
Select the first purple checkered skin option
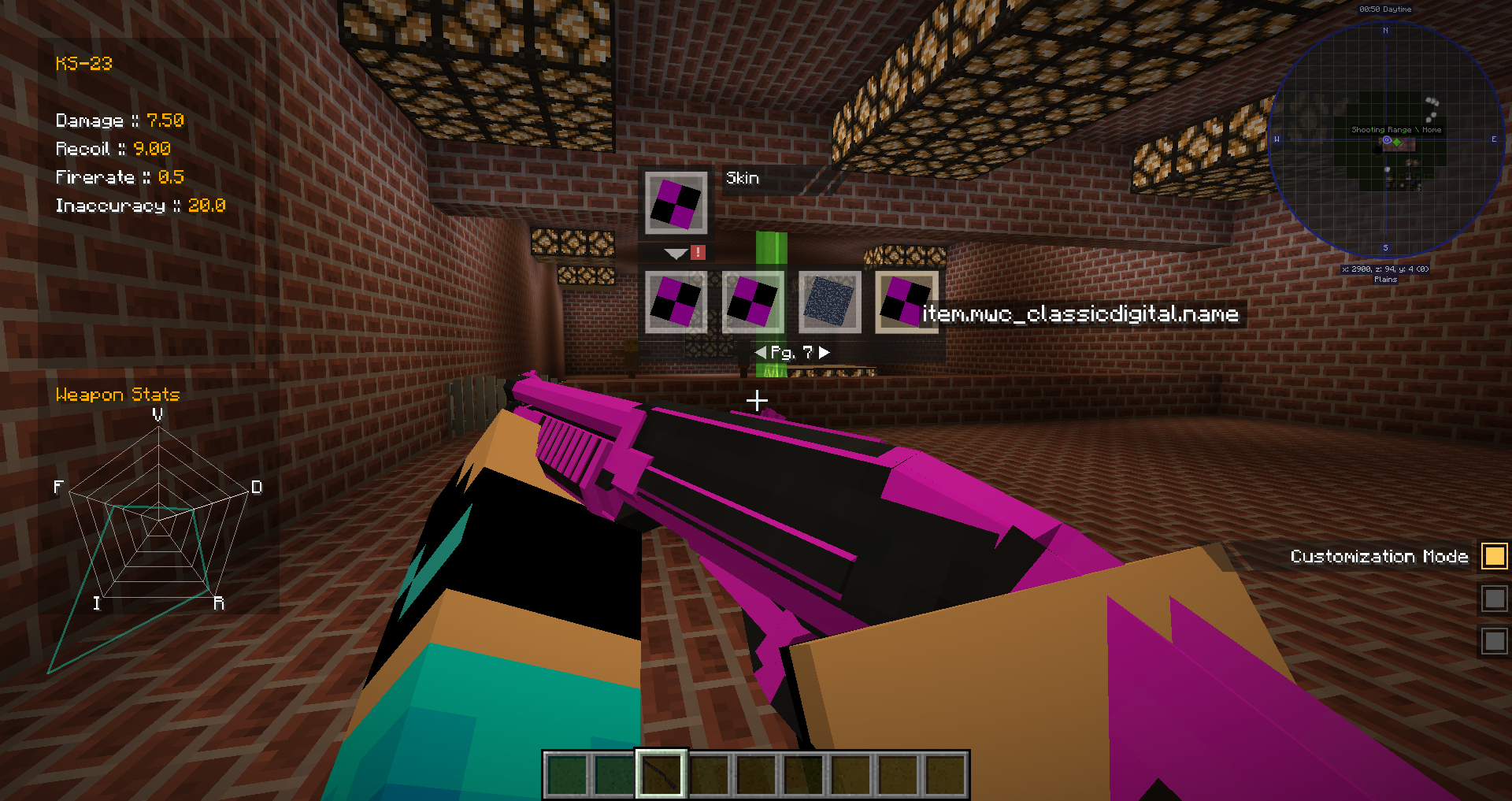676,302
